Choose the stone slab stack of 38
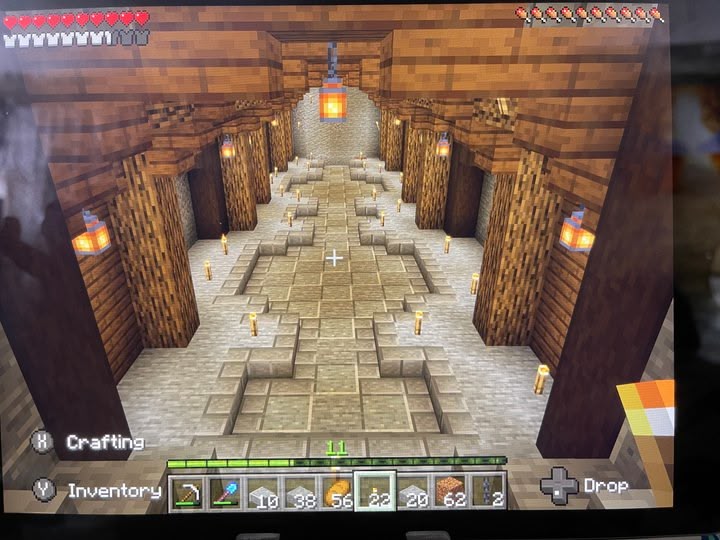The image size is (720, 540). tap(299, 491)
